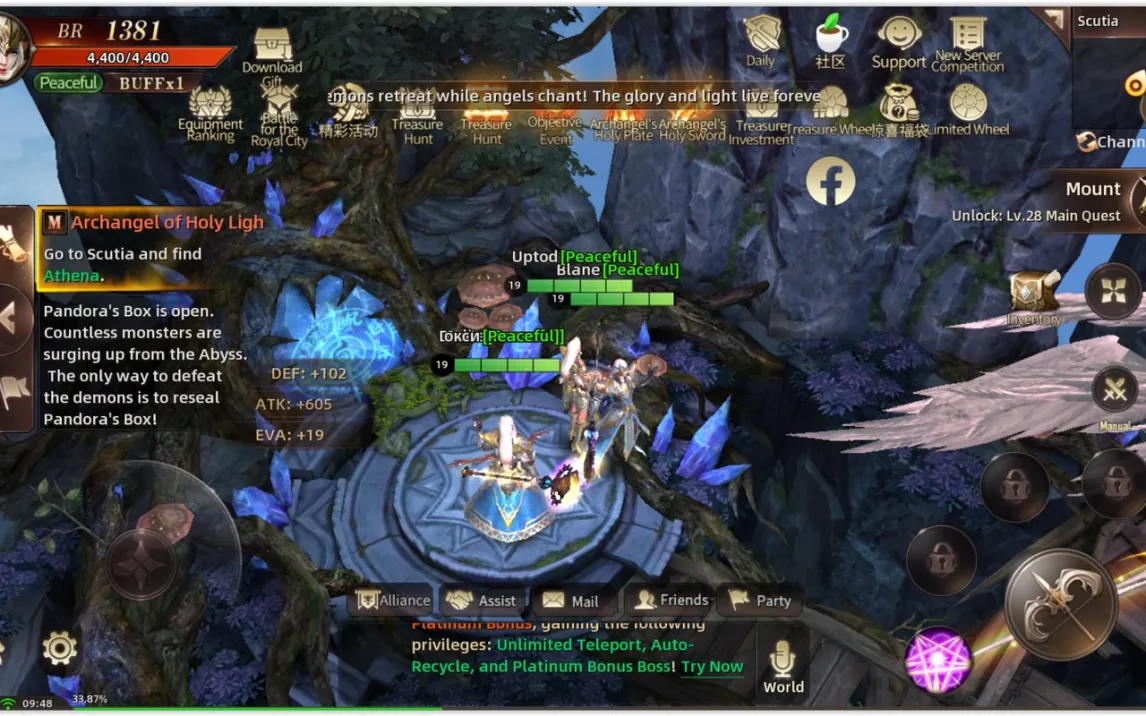Open the Download Gift chest
1146x716 pixels.
pos(272,50)
